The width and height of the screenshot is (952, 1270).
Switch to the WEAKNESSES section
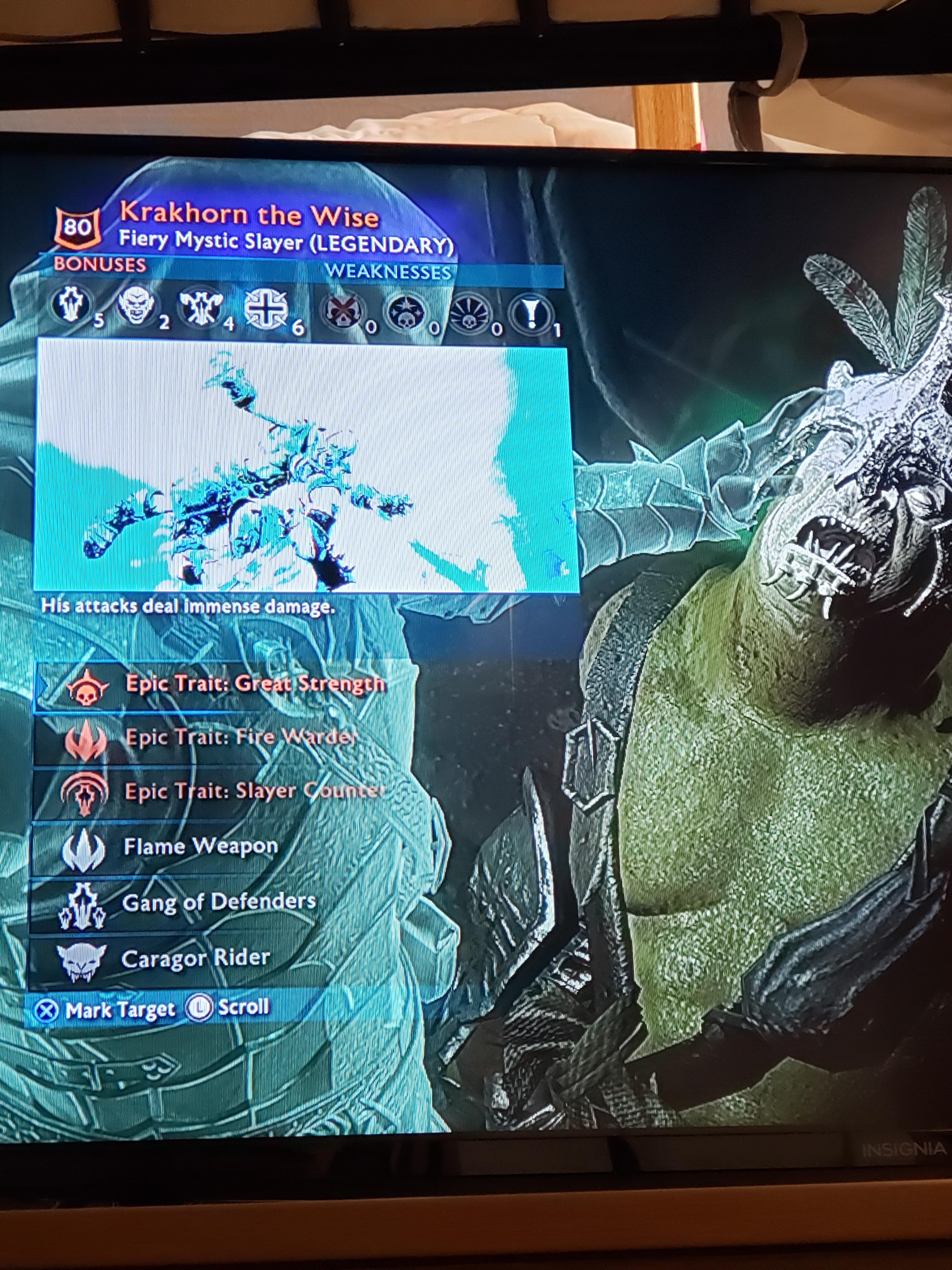pyautogui.click(x=390, y=271)
